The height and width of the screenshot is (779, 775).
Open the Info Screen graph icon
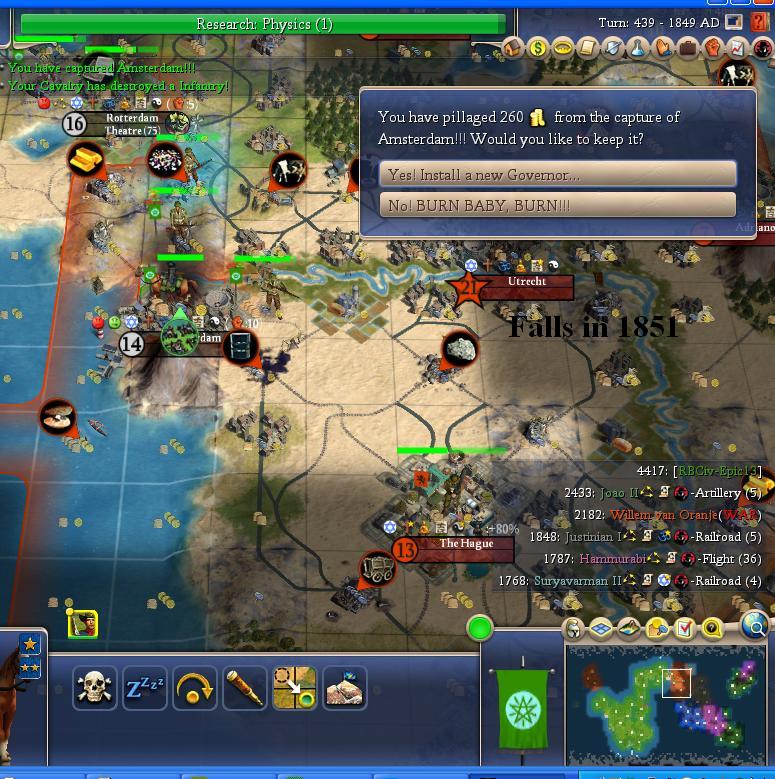click(x=737, y=47)
